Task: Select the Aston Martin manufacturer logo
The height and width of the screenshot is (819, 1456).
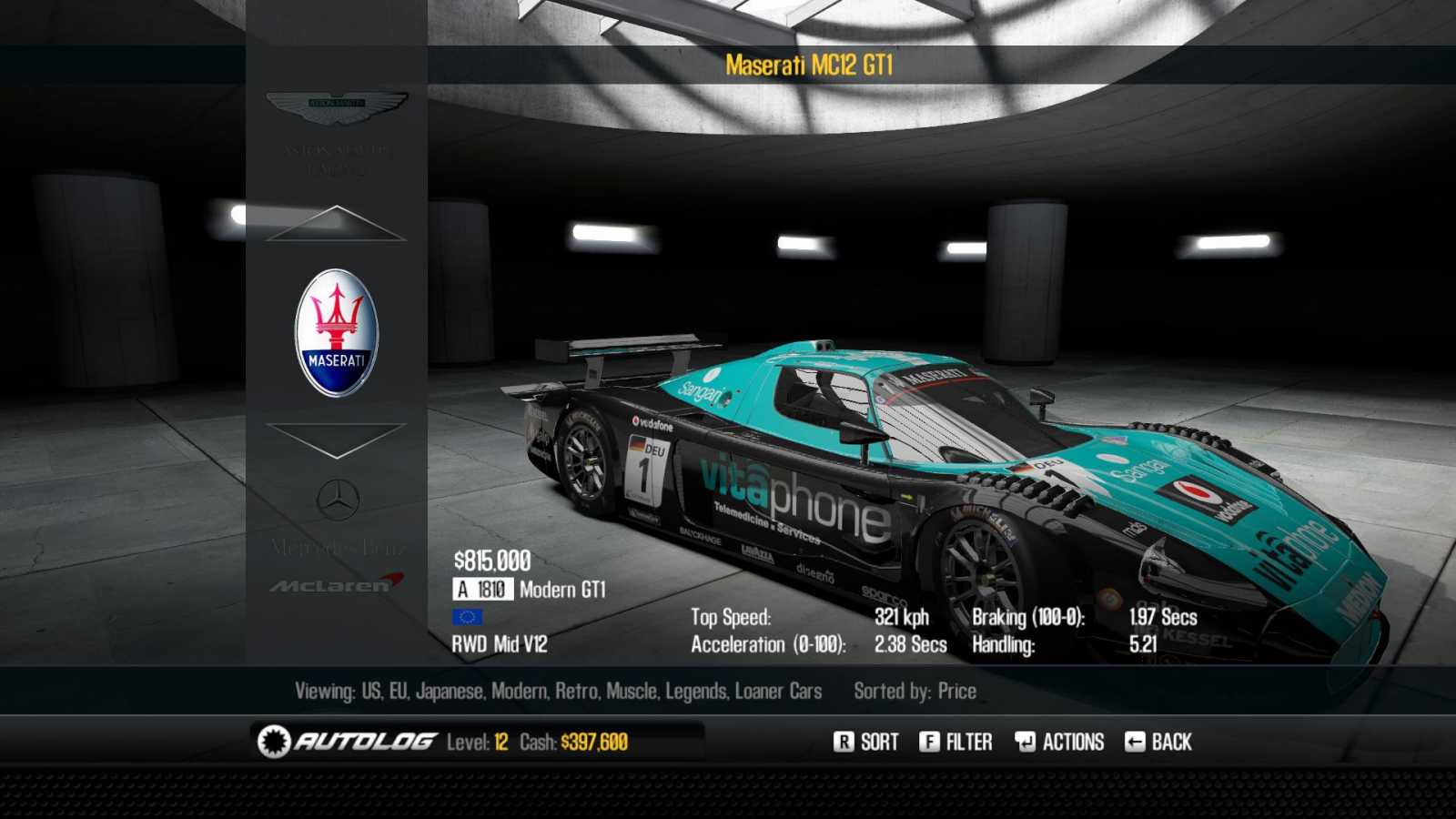Action: pyautogui.click(x=337, y=108)
